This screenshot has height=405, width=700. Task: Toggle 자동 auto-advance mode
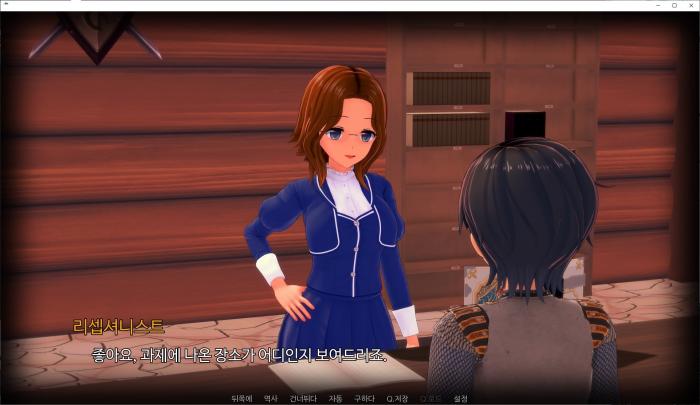[335, 398]
